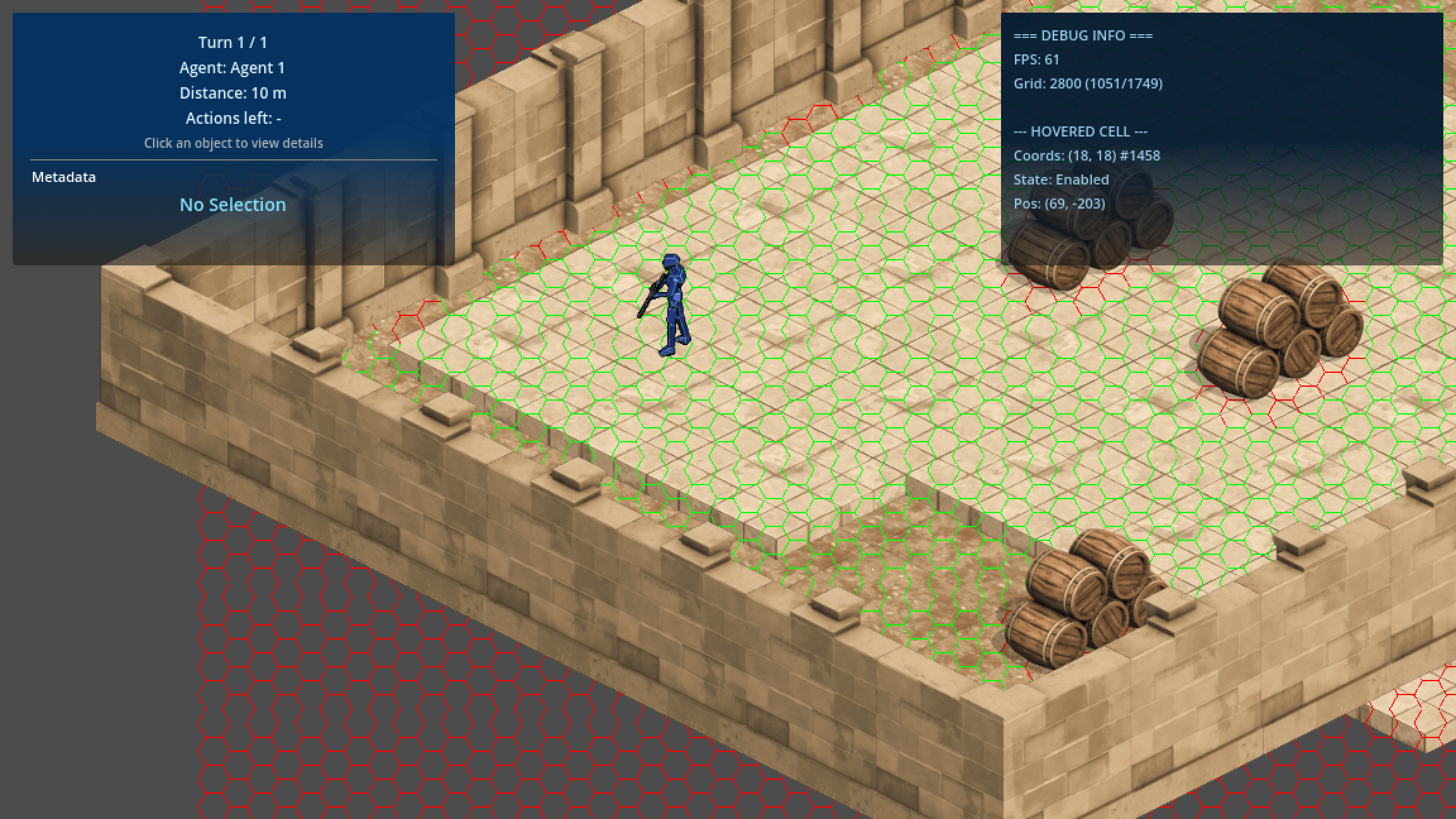
Task: Open the HOVERED CELL details section
Action: 1081,131
